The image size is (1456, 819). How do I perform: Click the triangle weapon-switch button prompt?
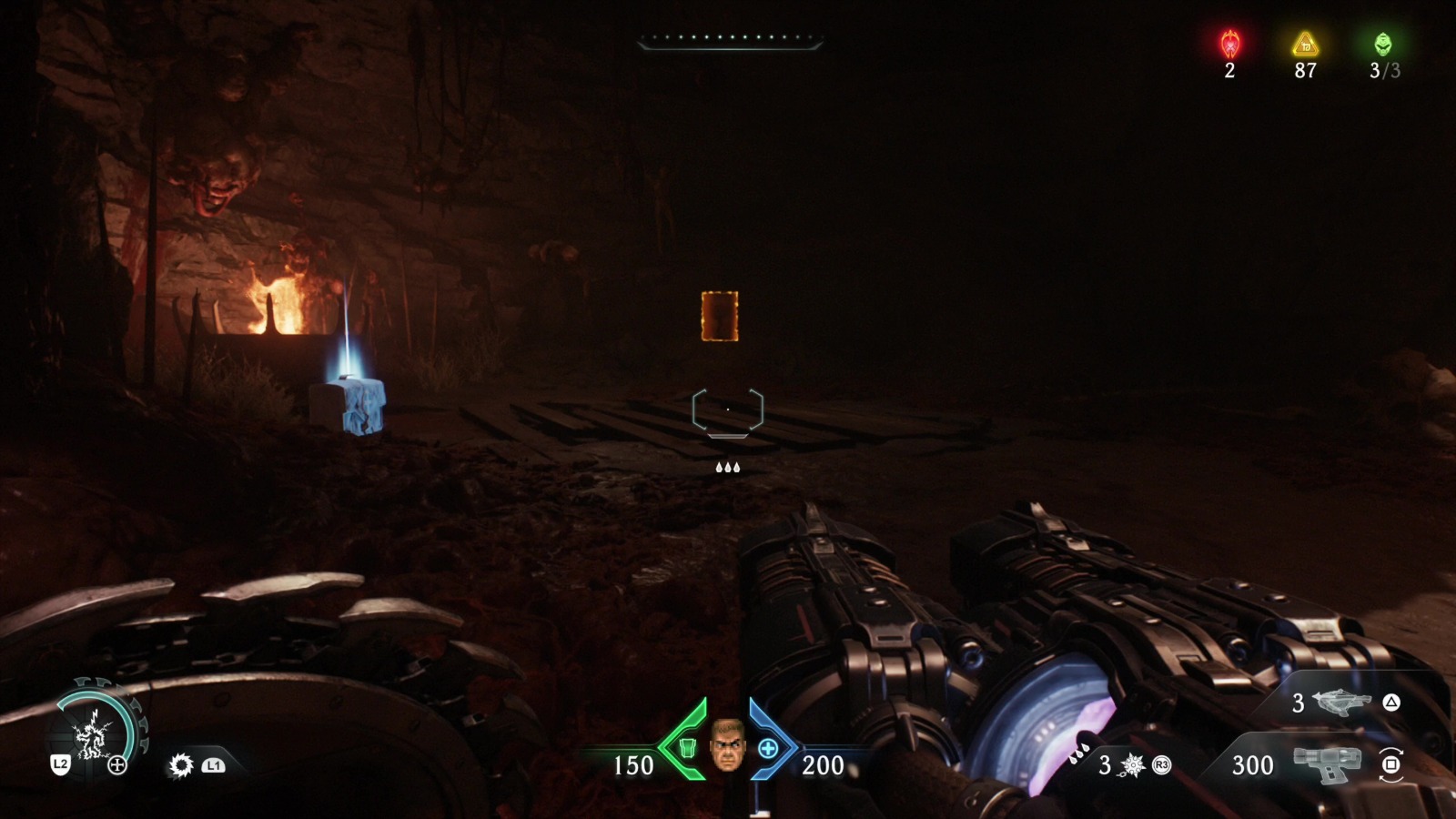(x=1390, y=703)
